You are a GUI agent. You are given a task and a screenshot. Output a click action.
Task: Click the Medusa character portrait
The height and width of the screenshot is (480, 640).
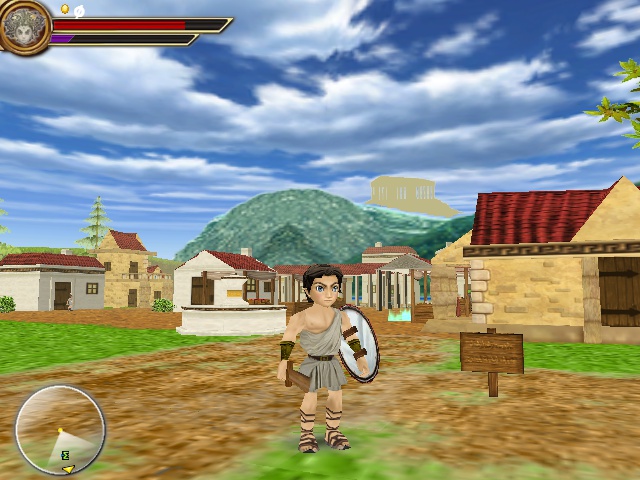pyautogui.click(x=24, y=26)
